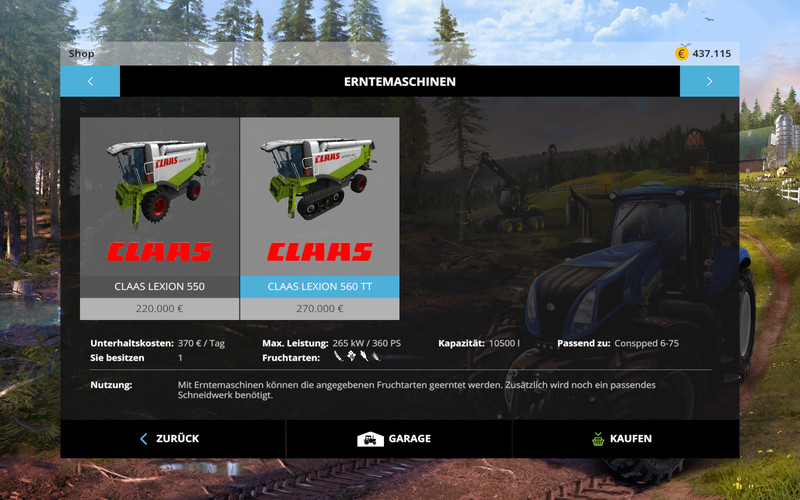The height and width of the screenshot is (500, 800).
Task: Go to the previous shop category arrow
Action: click(x=90, y=81)
